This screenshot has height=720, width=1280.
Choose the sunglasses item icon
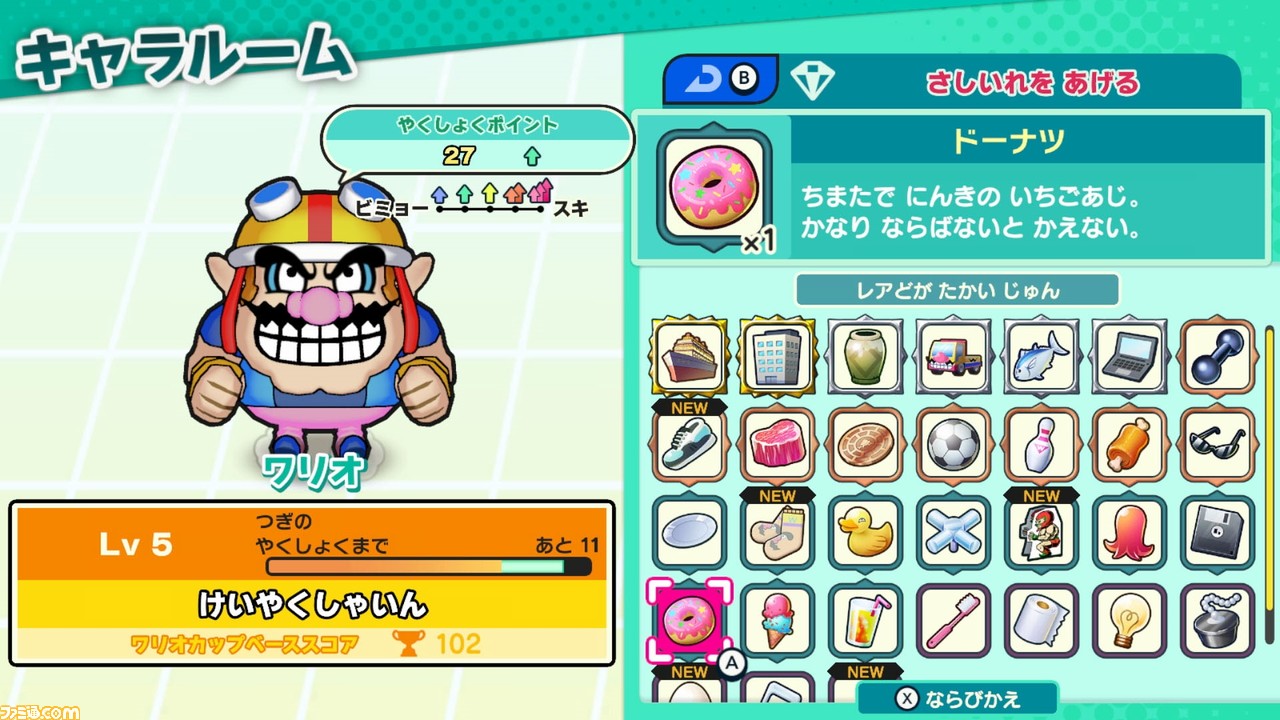(x=1216, y=445)
